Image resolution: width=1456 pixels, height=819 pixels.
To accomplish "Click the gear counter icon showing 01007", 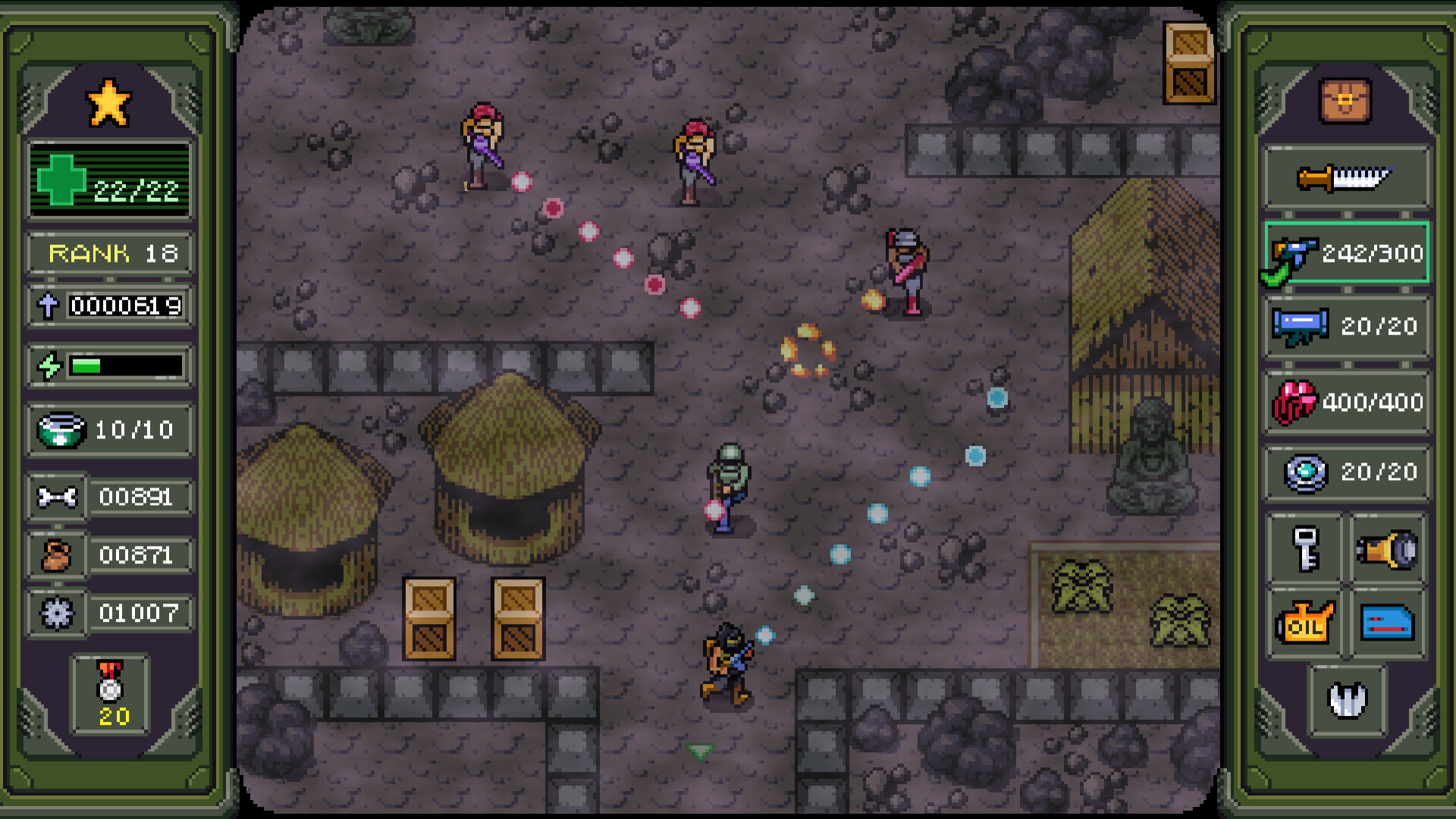I will 57,613.
